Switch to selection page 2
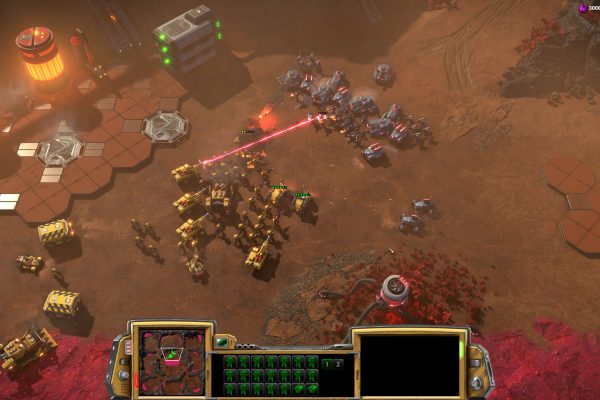This screenshot has height=400, width=600. 337,363
